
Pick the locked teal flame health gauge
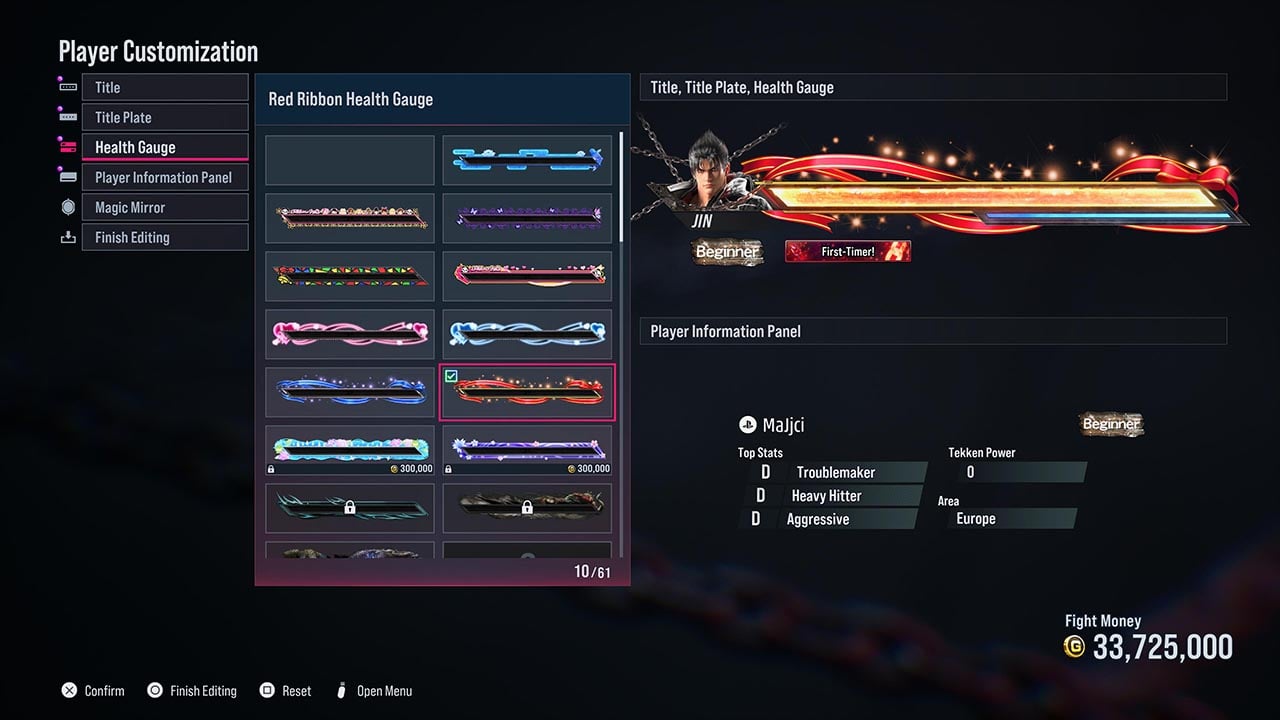(x=350, y=508)
